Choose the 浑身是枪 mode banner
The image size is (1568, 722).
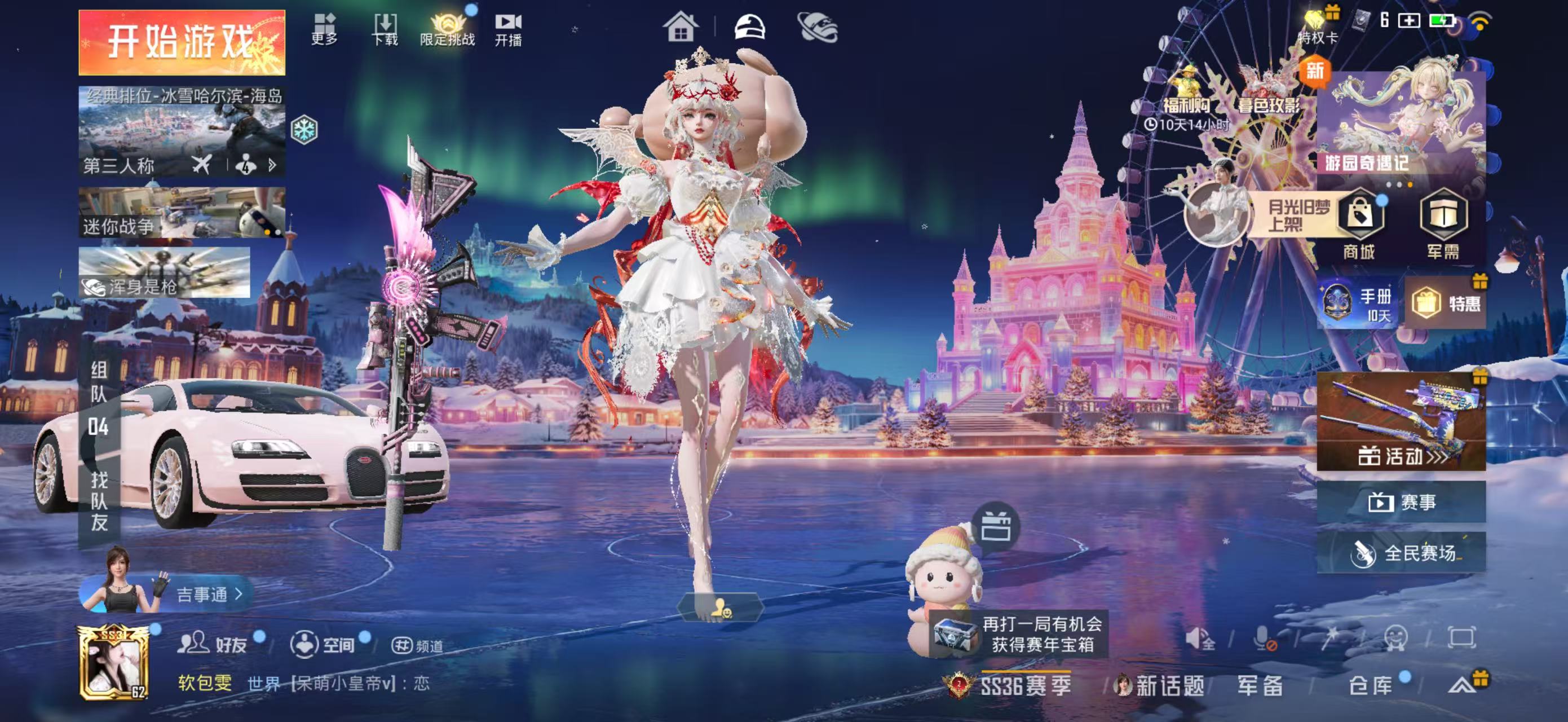point(164,272)
